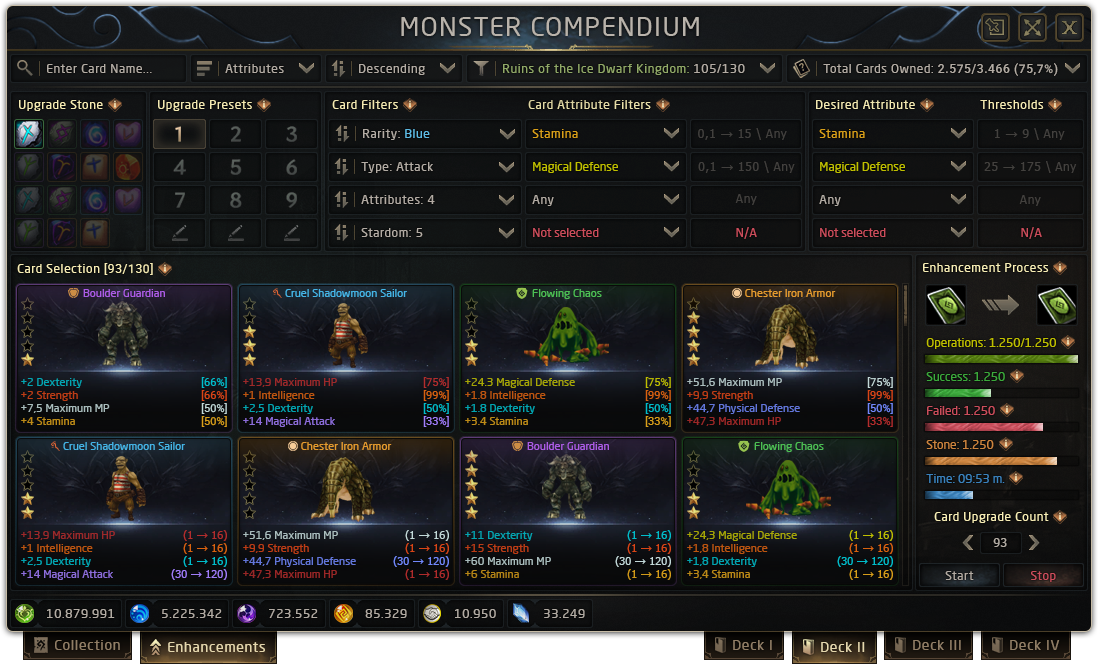This screenshot has width=1098, height=664.
Task: Expand the Total Cards Owned dropdown
Action: click(x=936, y=69)
